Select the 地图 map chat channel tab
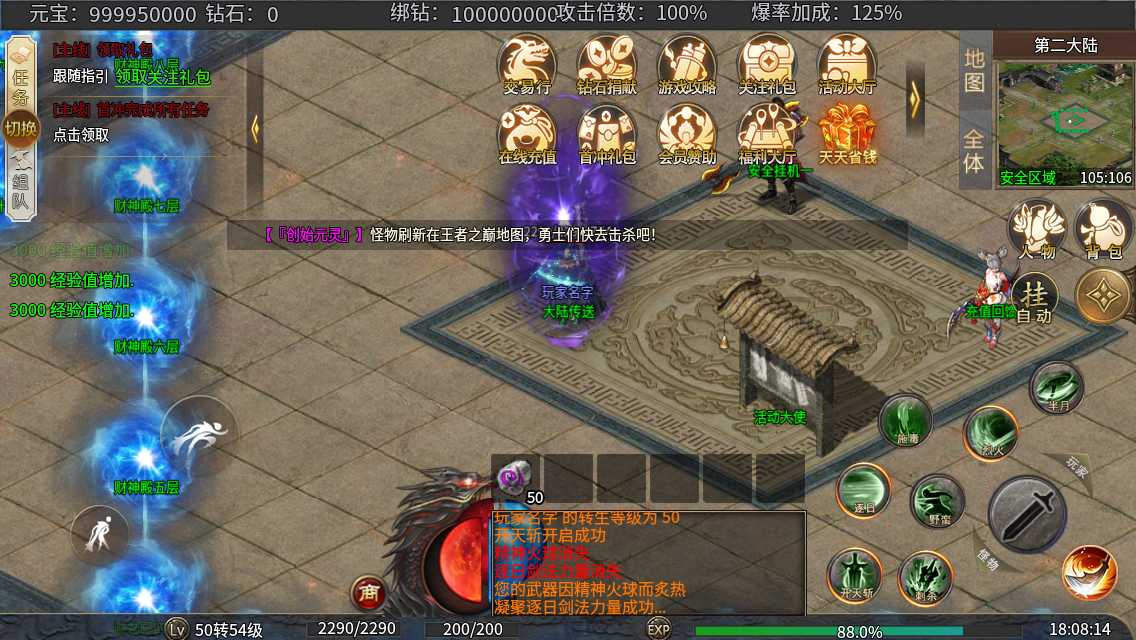The image size is (1136, 640). click(975, 70)
